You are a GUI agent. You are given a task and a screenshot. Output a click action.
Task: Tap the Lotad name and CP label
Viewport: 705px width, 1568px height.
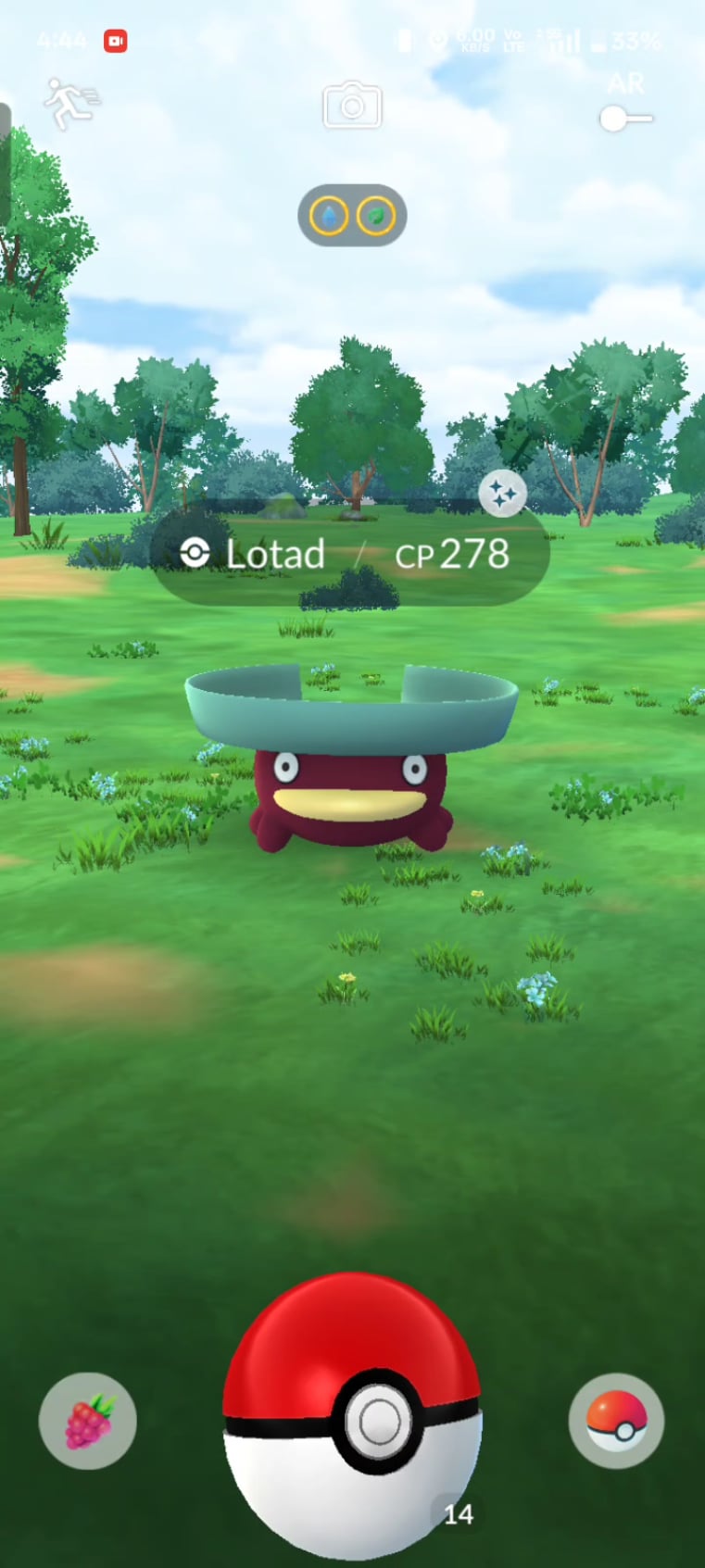coord(350,555)
